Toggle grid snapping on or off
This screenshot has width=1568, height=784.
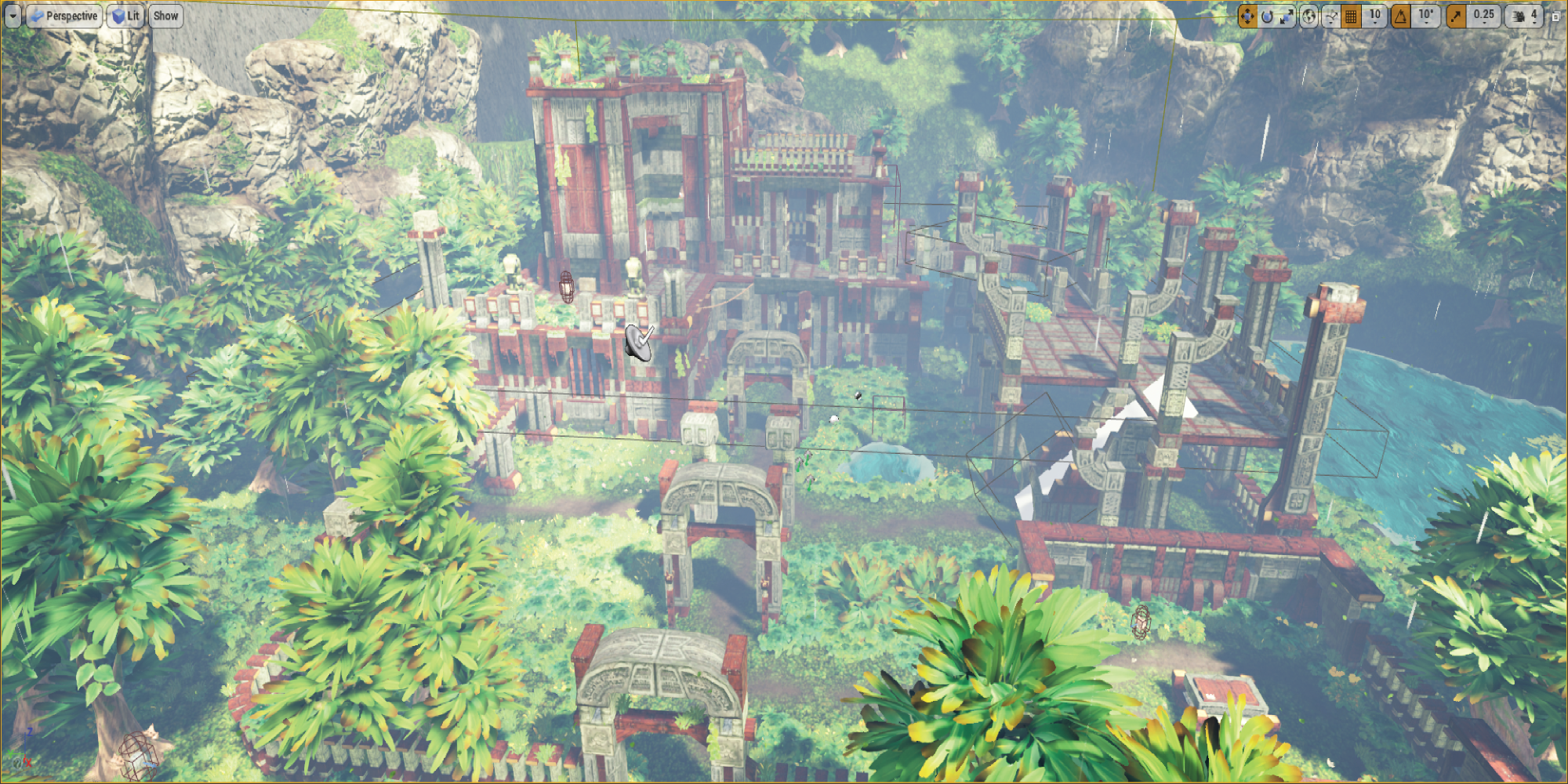coord(1352,16)
